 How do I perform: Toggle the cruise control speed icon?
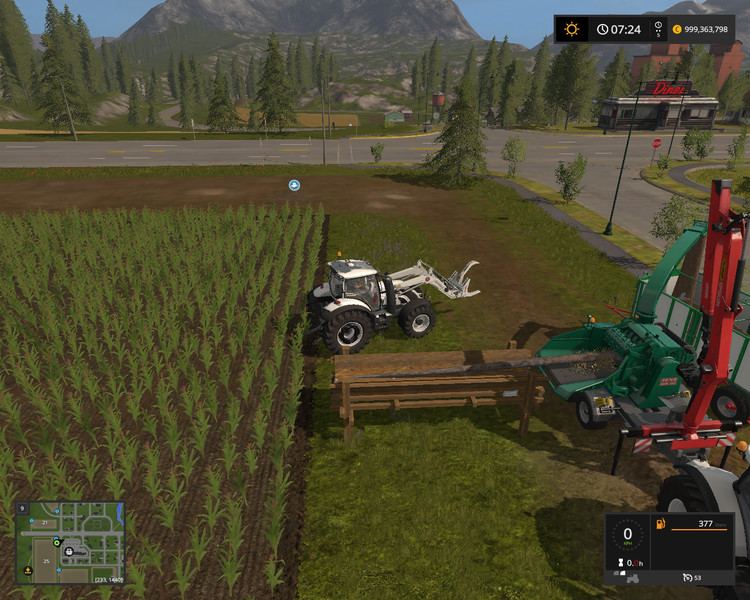tap(687, 577)
